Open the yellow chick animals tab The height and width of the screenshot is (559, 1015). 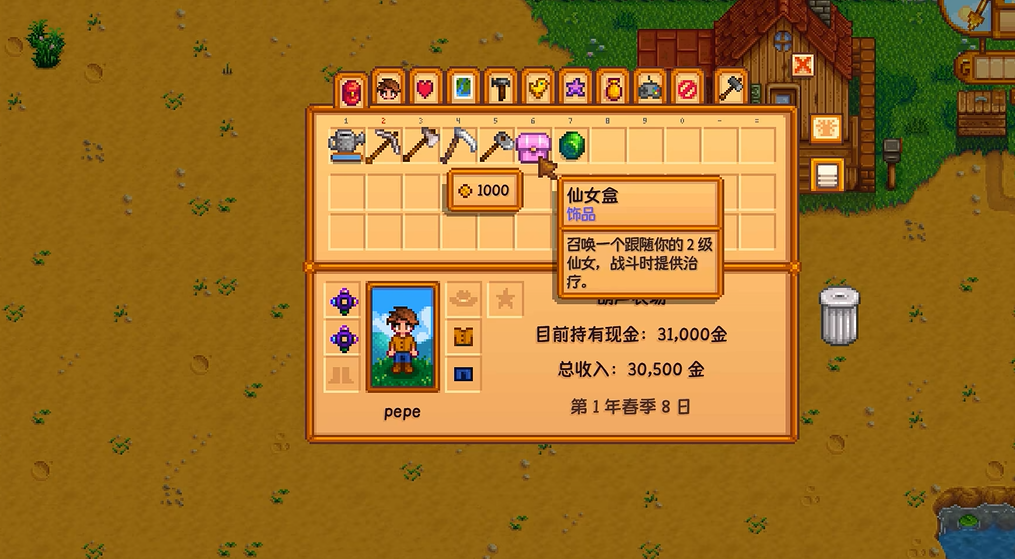537,90
